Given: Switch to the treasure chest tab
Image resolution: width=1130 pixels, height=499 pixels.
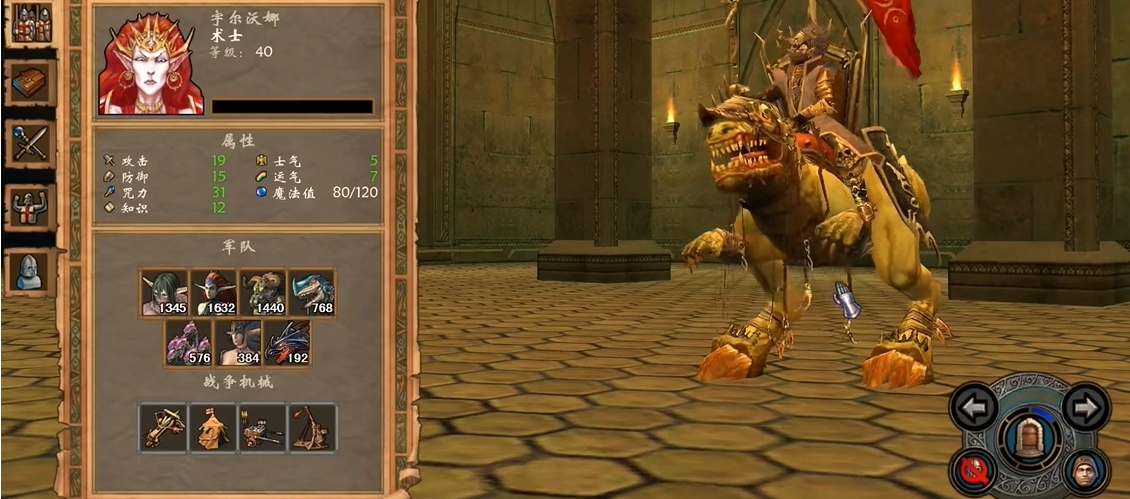Looking at the screenshot, I should (x=32, y=83).
